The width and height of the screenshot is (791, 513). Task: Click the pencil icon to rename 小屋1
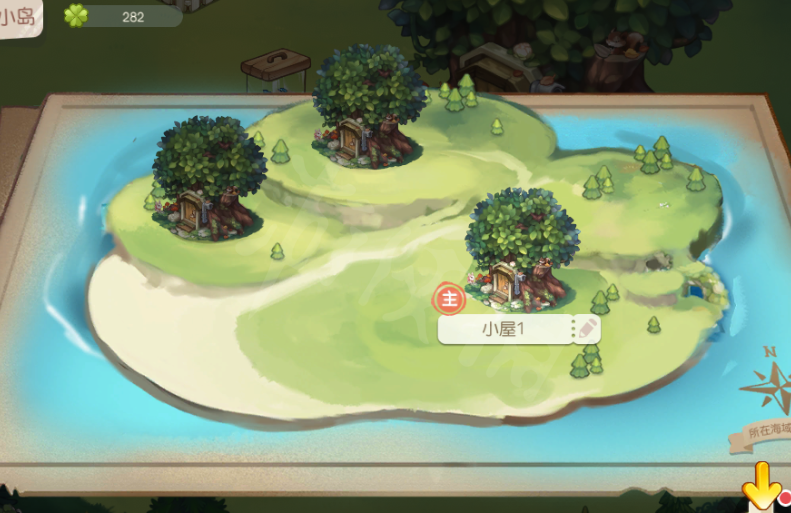[587, 329]
